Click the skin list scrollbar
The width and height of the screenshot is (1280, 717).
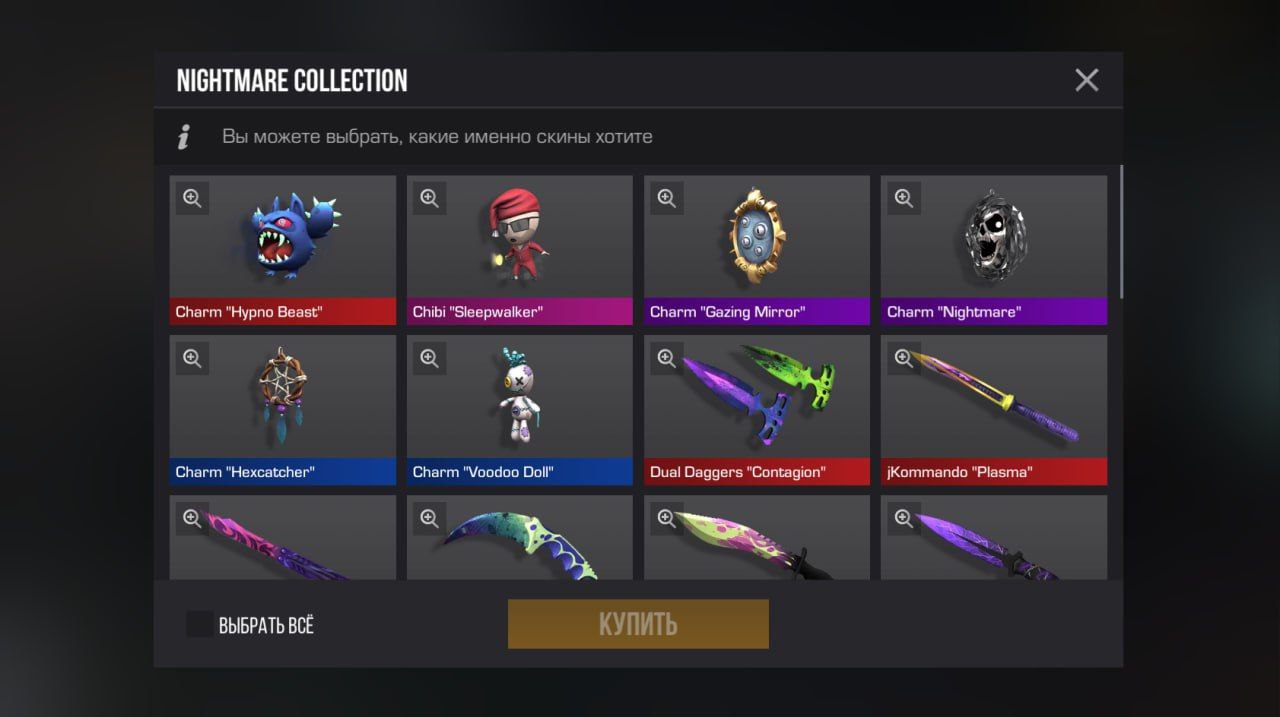1120,230
